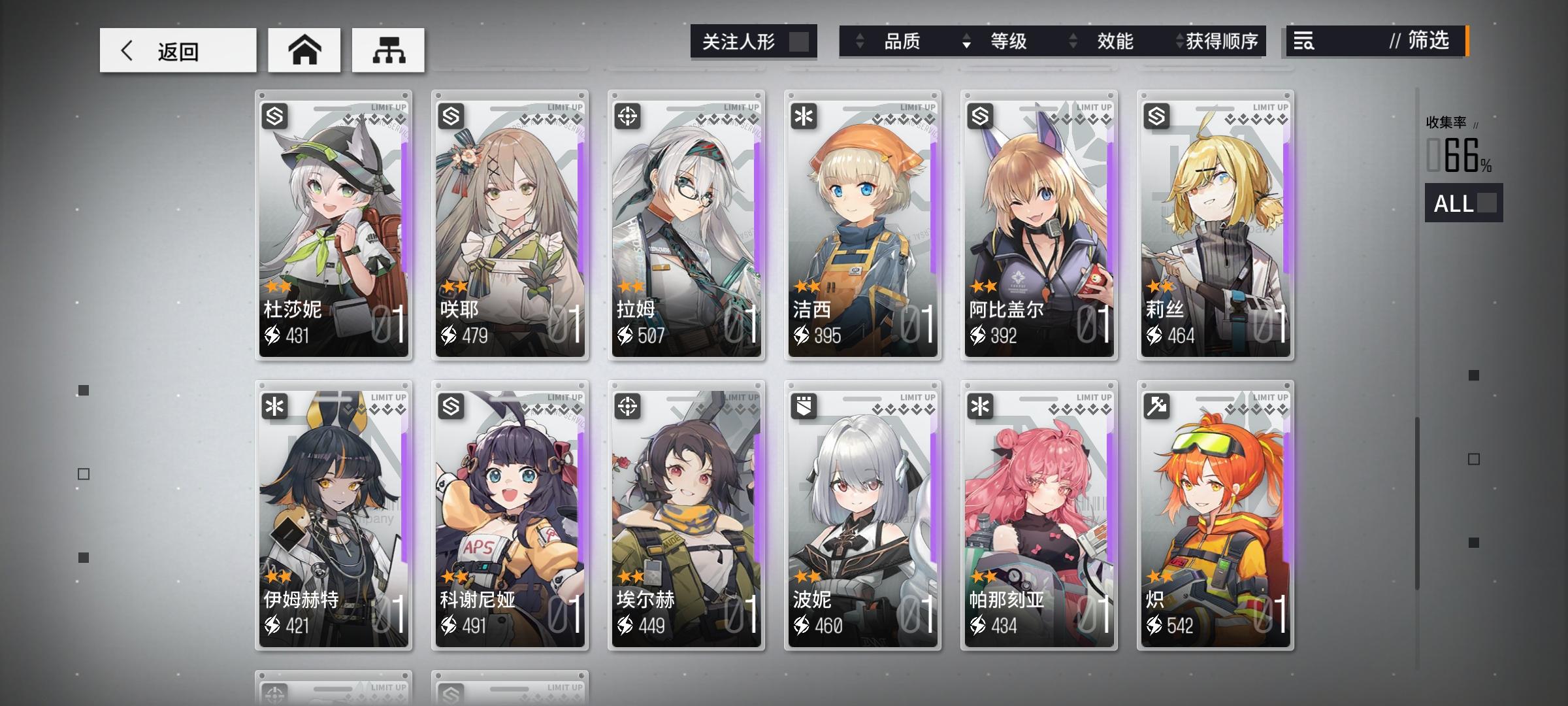Screen dimensions: 1568x706
Task: Open the 筛选 filter menu
Action: tap(1428, 42)
